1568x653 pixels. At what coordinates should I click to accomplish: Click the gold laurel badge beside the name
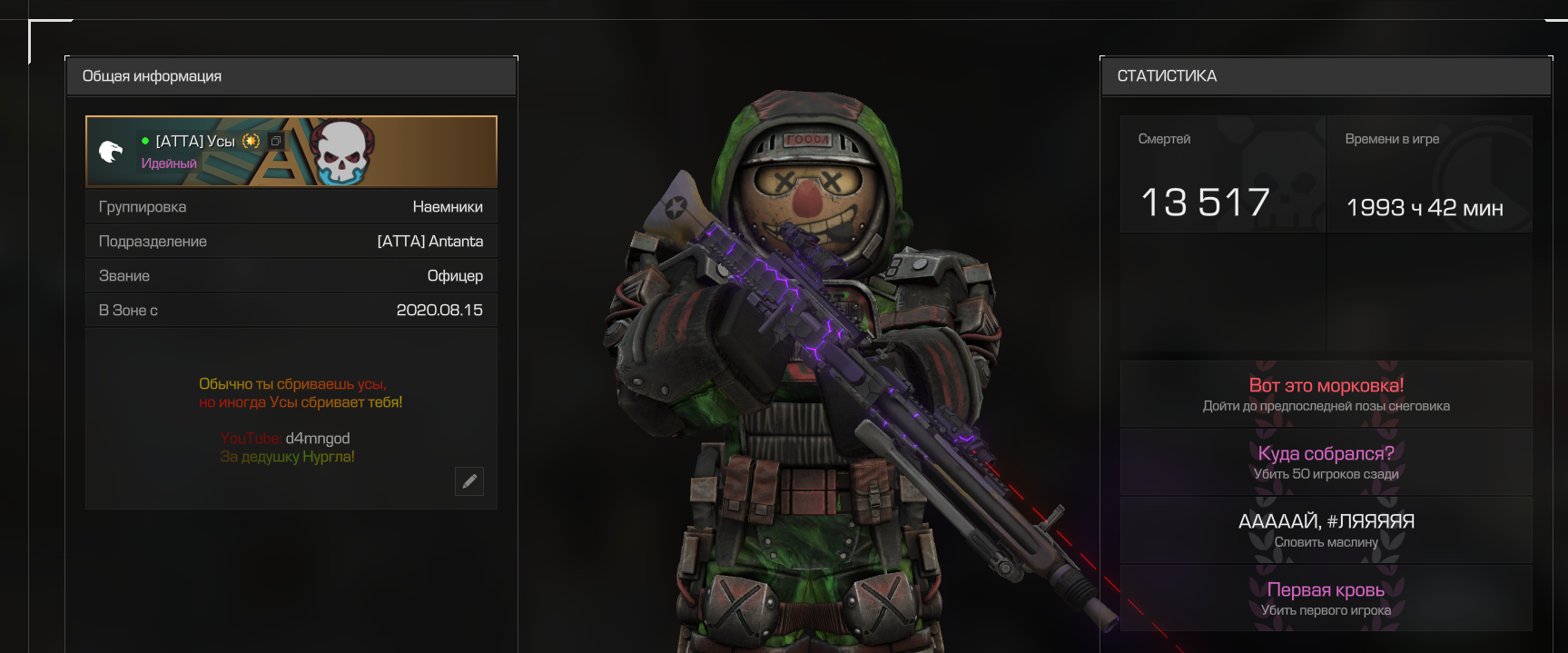pyautogui.click(x=251, y=141)
